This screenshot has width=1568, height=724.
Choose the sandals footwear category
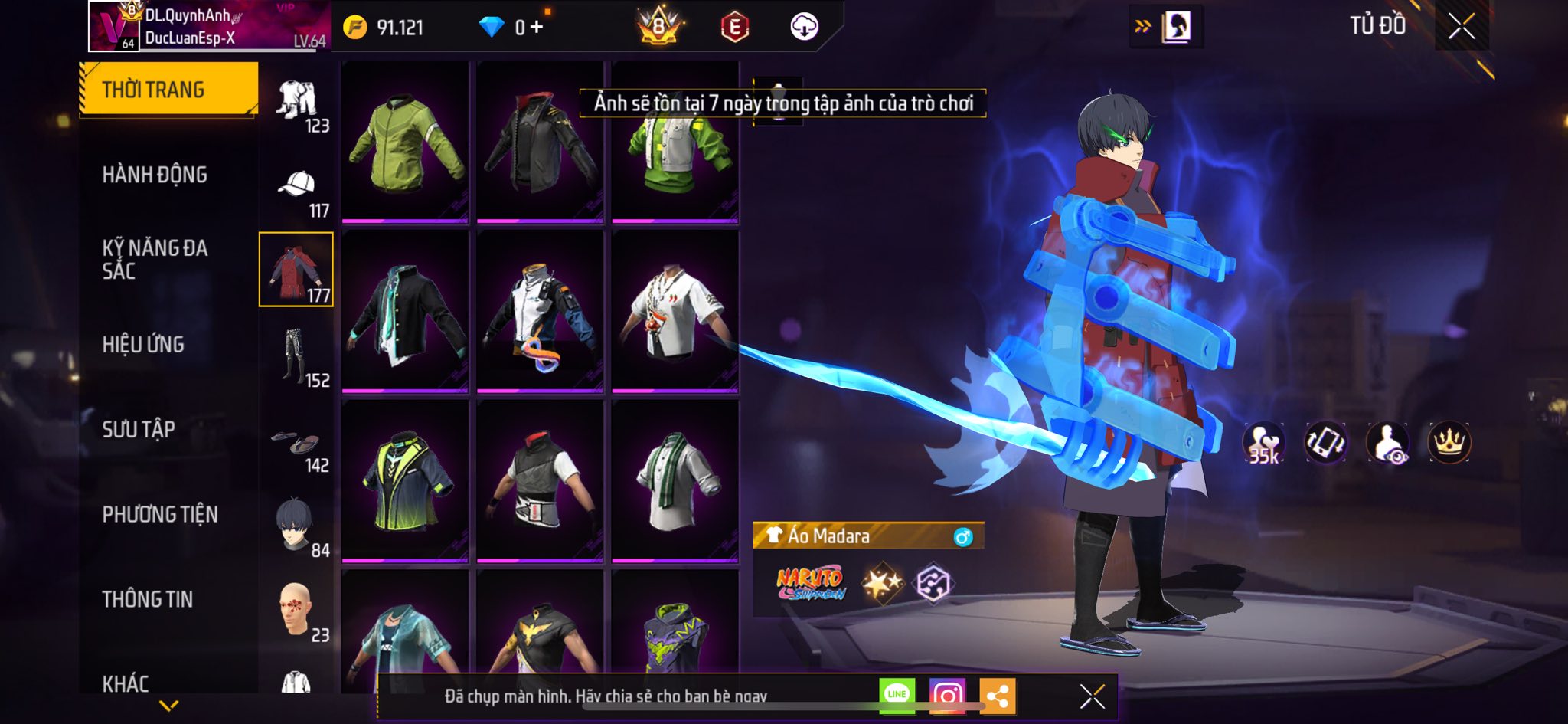[x=297, y=446]
